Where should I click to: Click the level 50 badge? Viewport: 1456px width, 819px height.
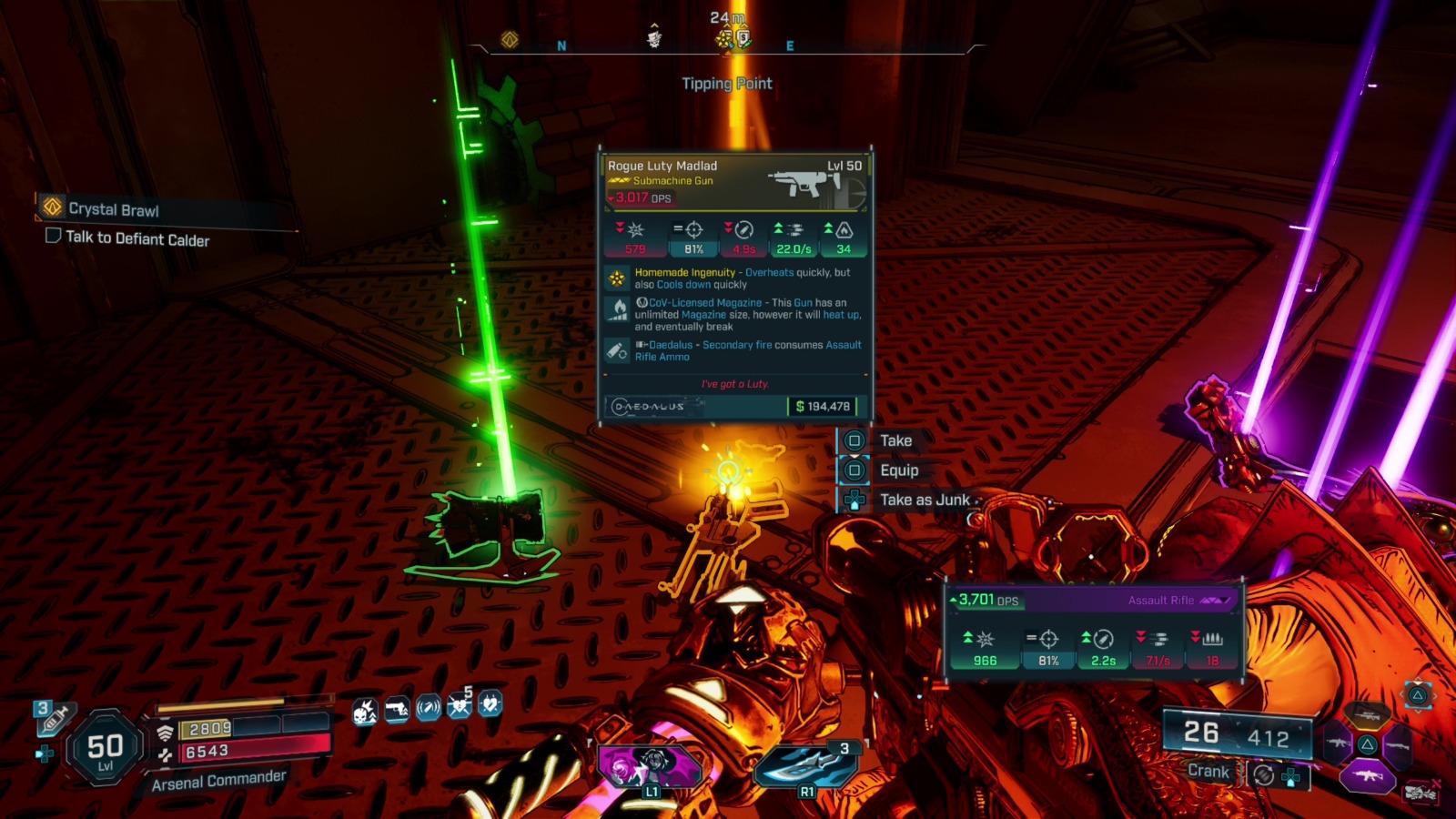point(105,748)
